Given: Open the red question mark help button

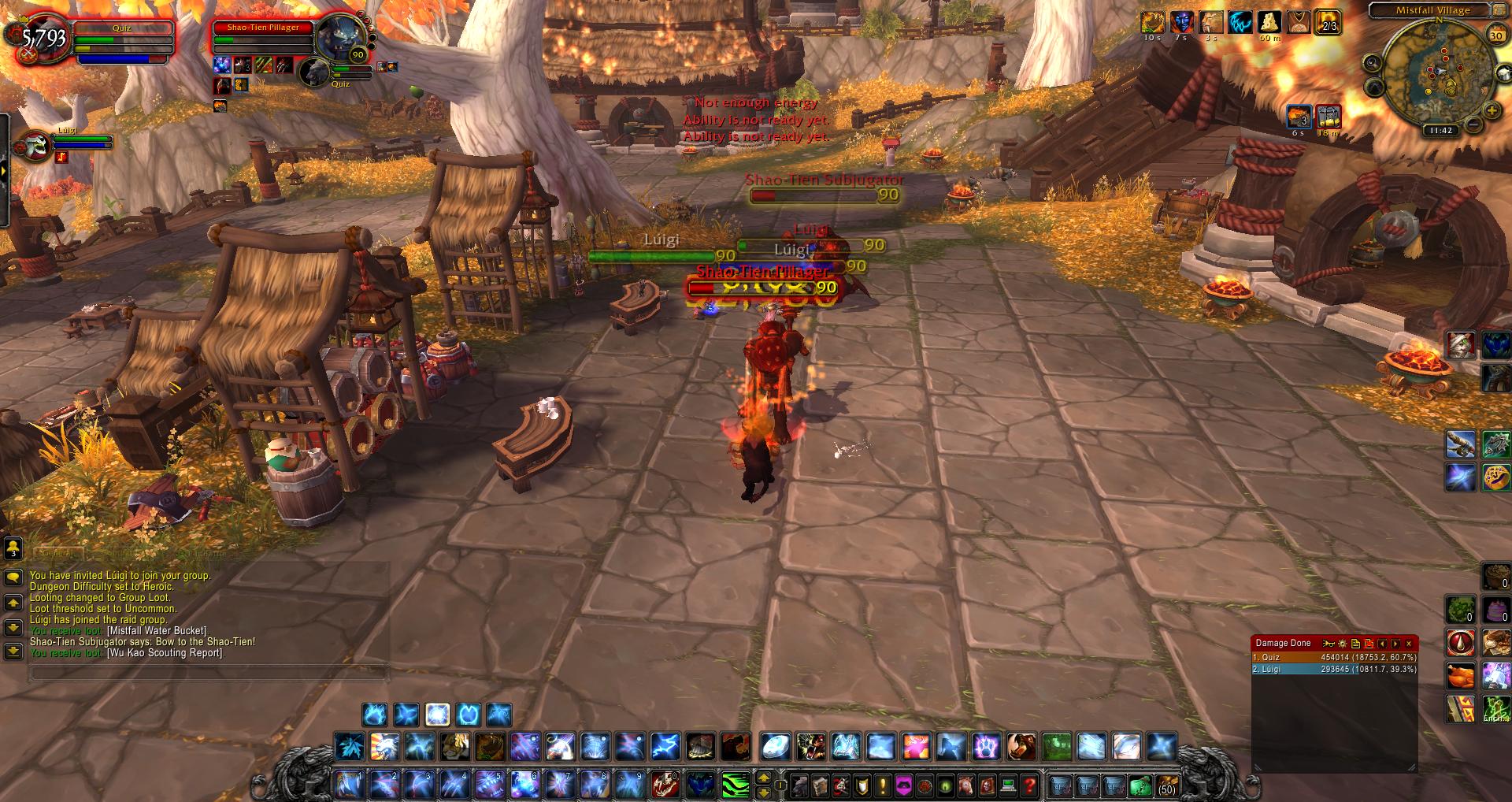Looking at the screenshot, I should 1029,785.
